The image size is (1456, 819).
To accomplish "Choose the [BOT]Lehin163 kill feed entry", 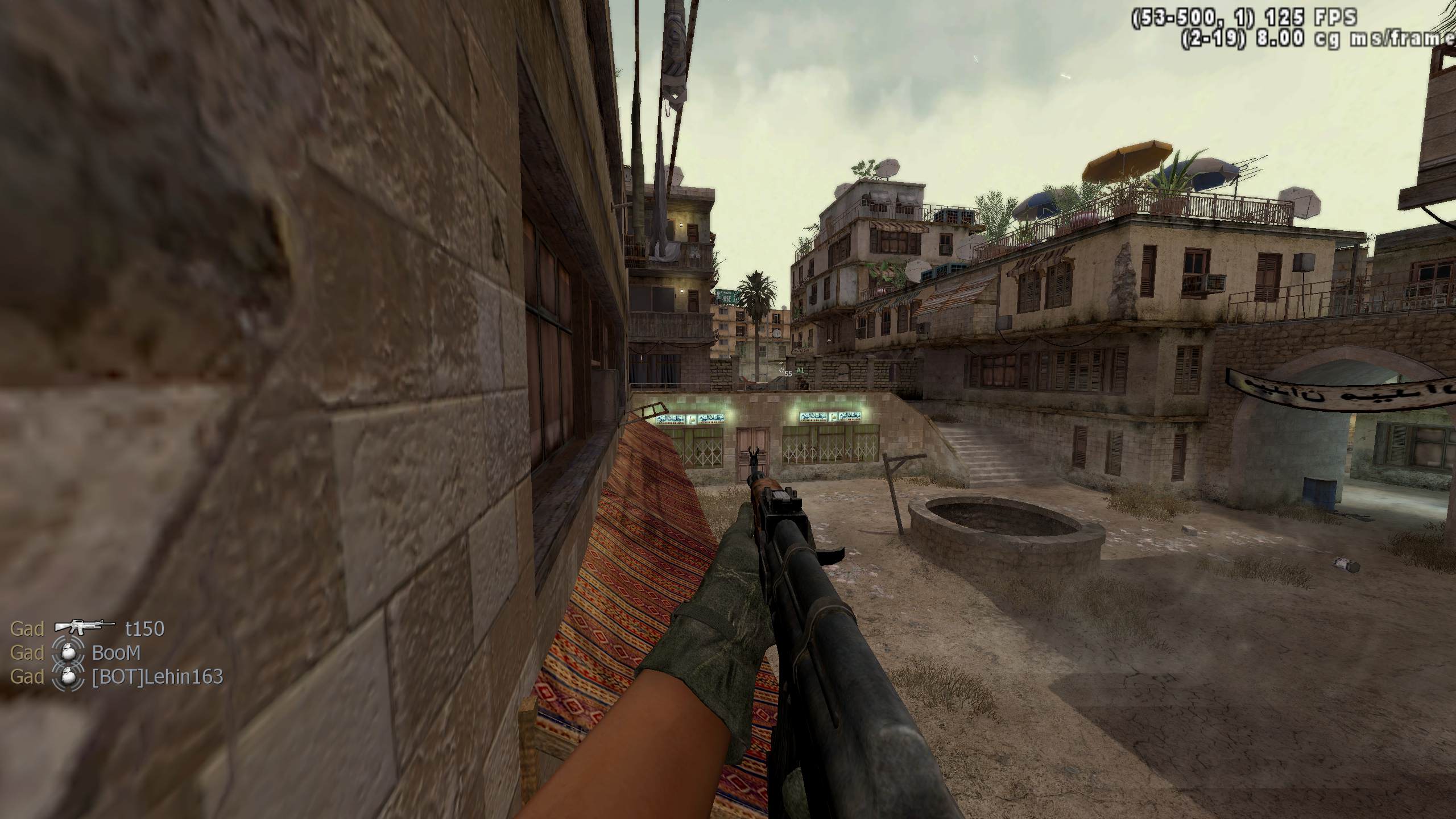I will click(158, 677).
